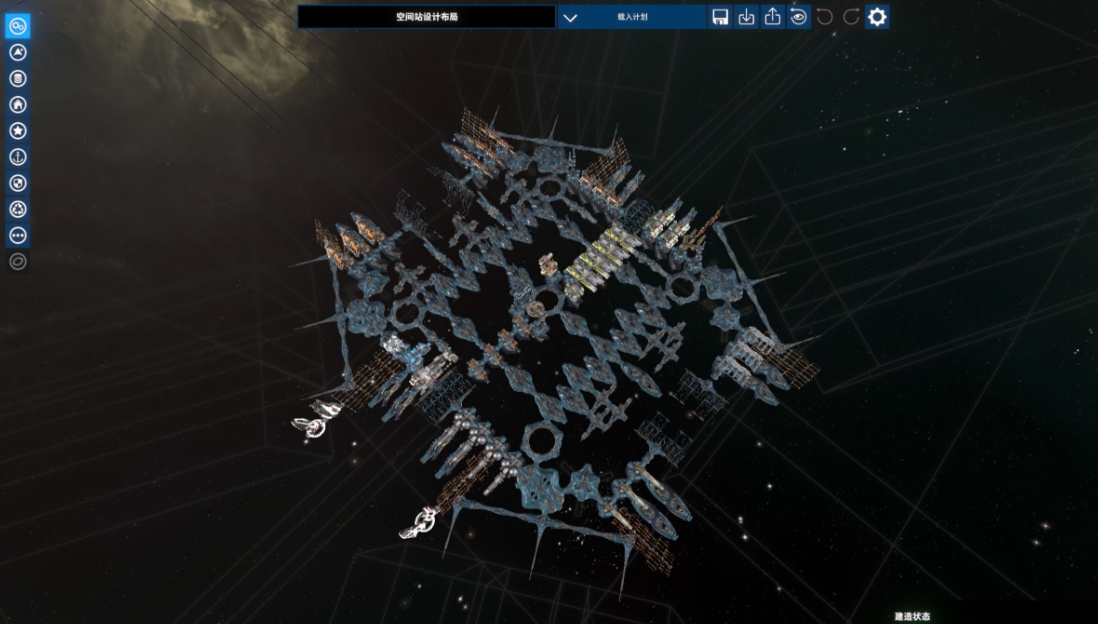Screen dimensions: 1098x624
Task: Choose the habitation house category
Action: point(17,105)
